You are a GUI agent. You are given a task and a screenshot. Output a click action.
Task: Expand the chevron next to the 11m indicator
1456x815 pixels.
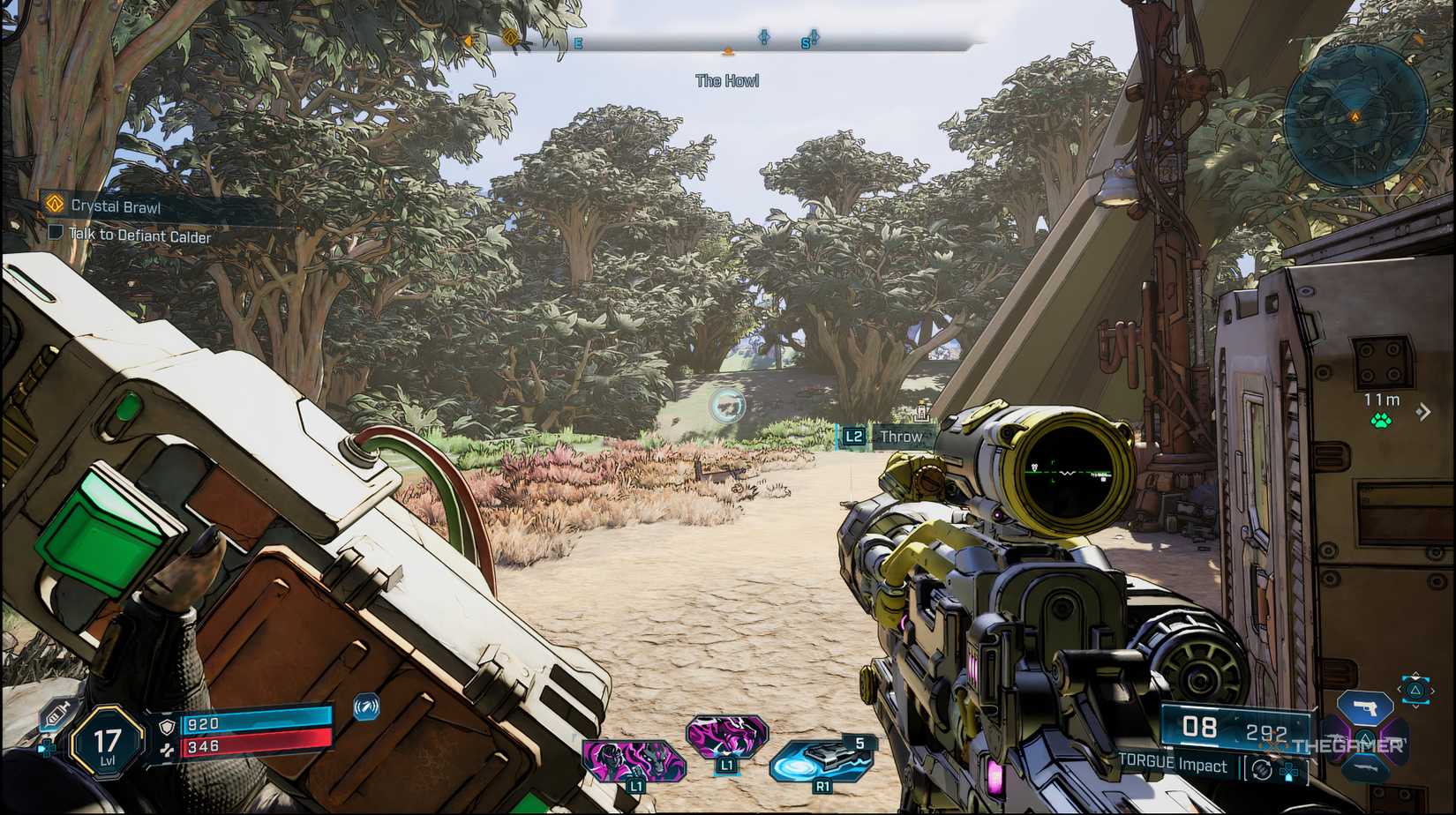click(1423, 411)
